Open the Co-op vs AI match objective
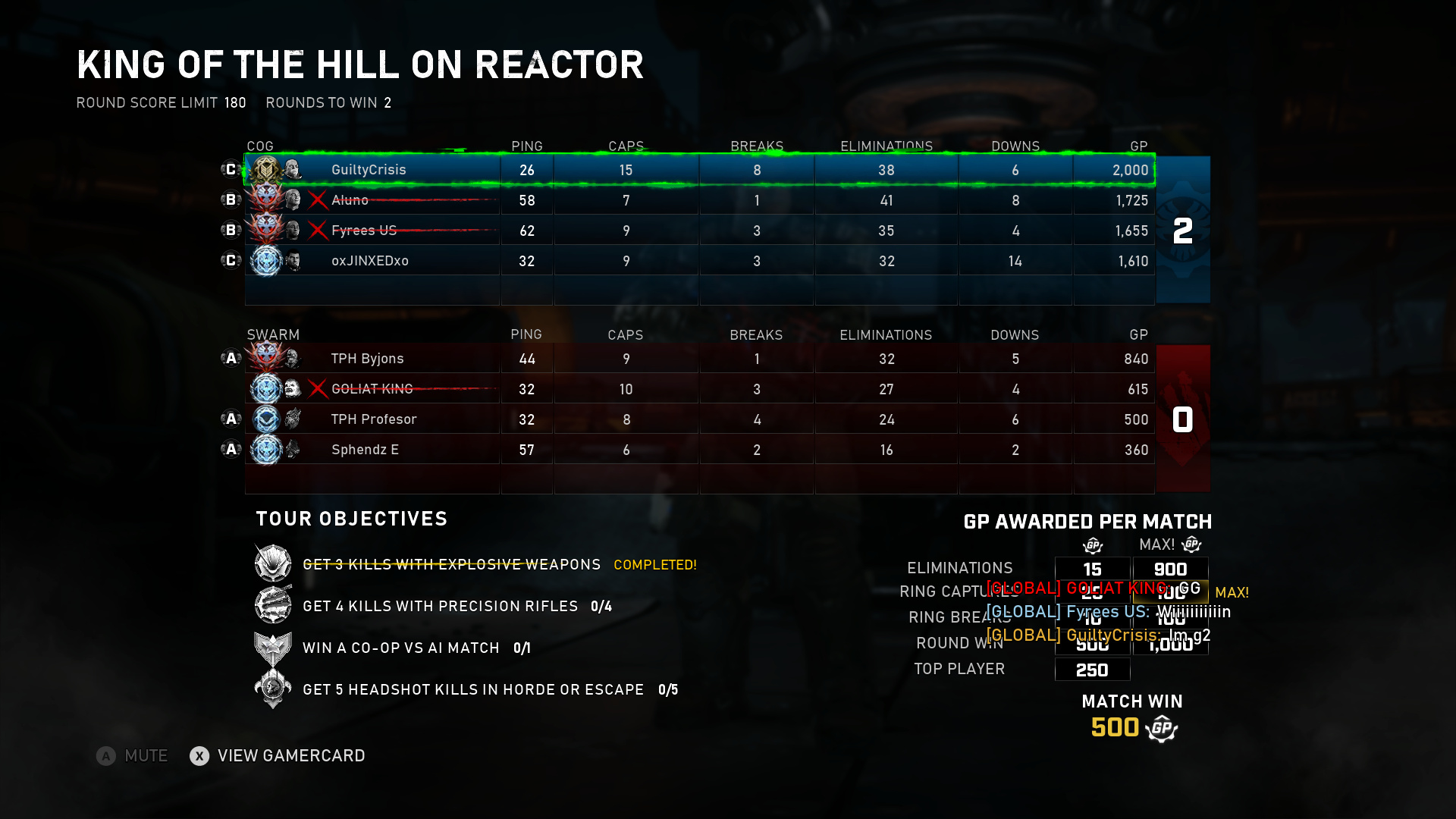 tap(400, 648)
